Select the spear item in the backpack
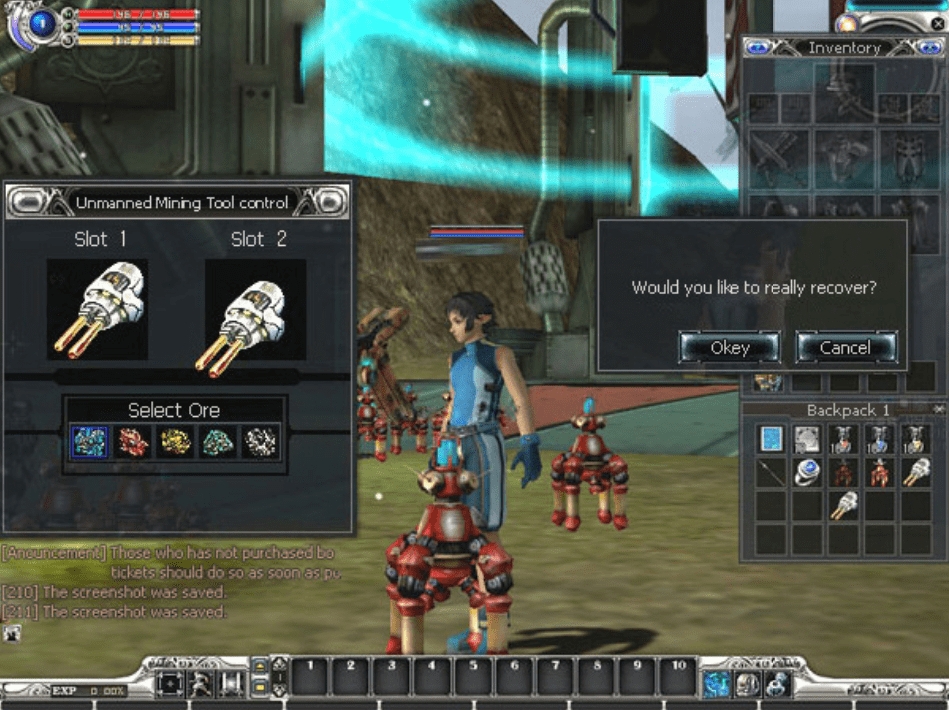This screenshot has height=710, width=949. tap(771, 473)
